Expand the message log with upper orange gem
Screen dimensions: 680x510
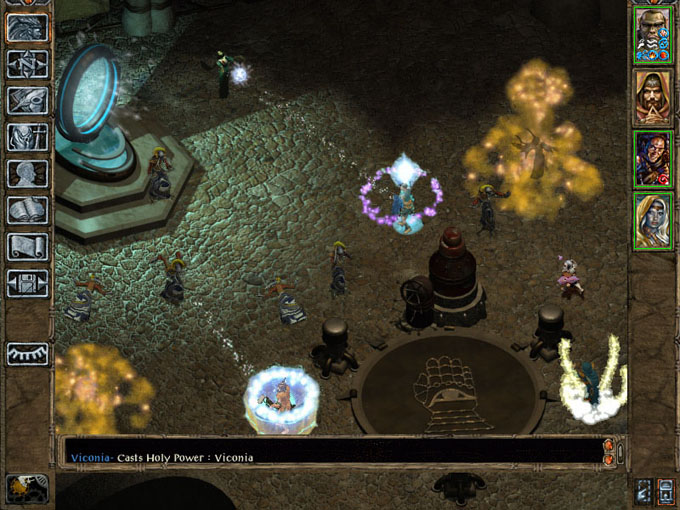click(609, 444)
